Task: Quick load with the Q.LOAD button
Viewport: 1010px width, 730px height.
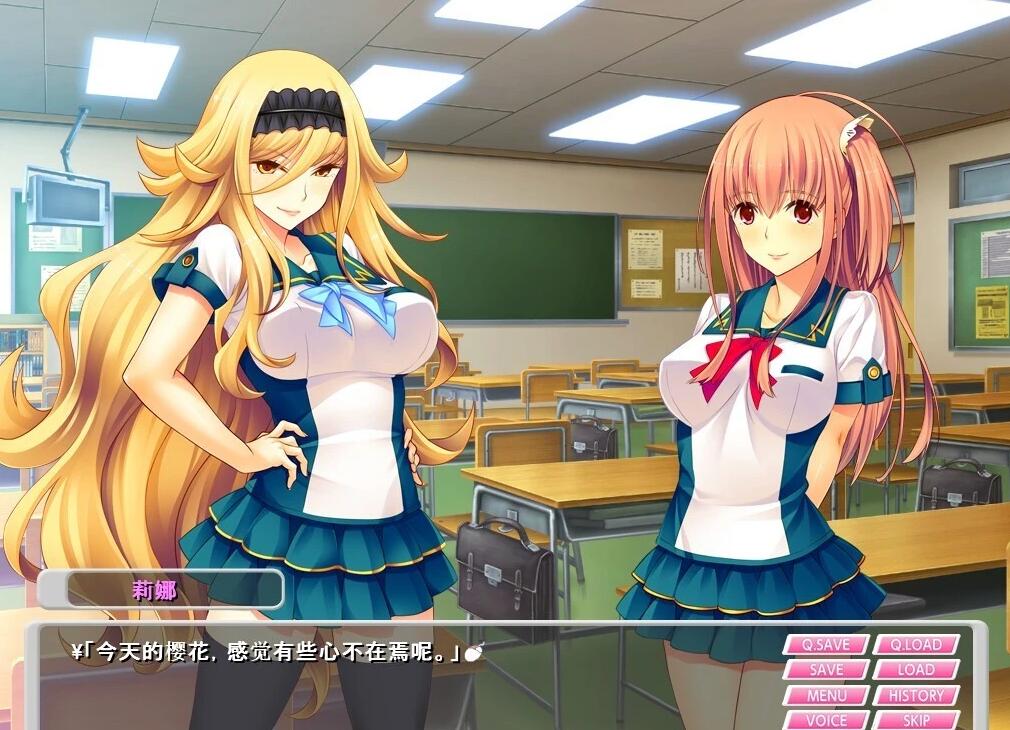Action: pyautogui.click(x=916, y=645)
